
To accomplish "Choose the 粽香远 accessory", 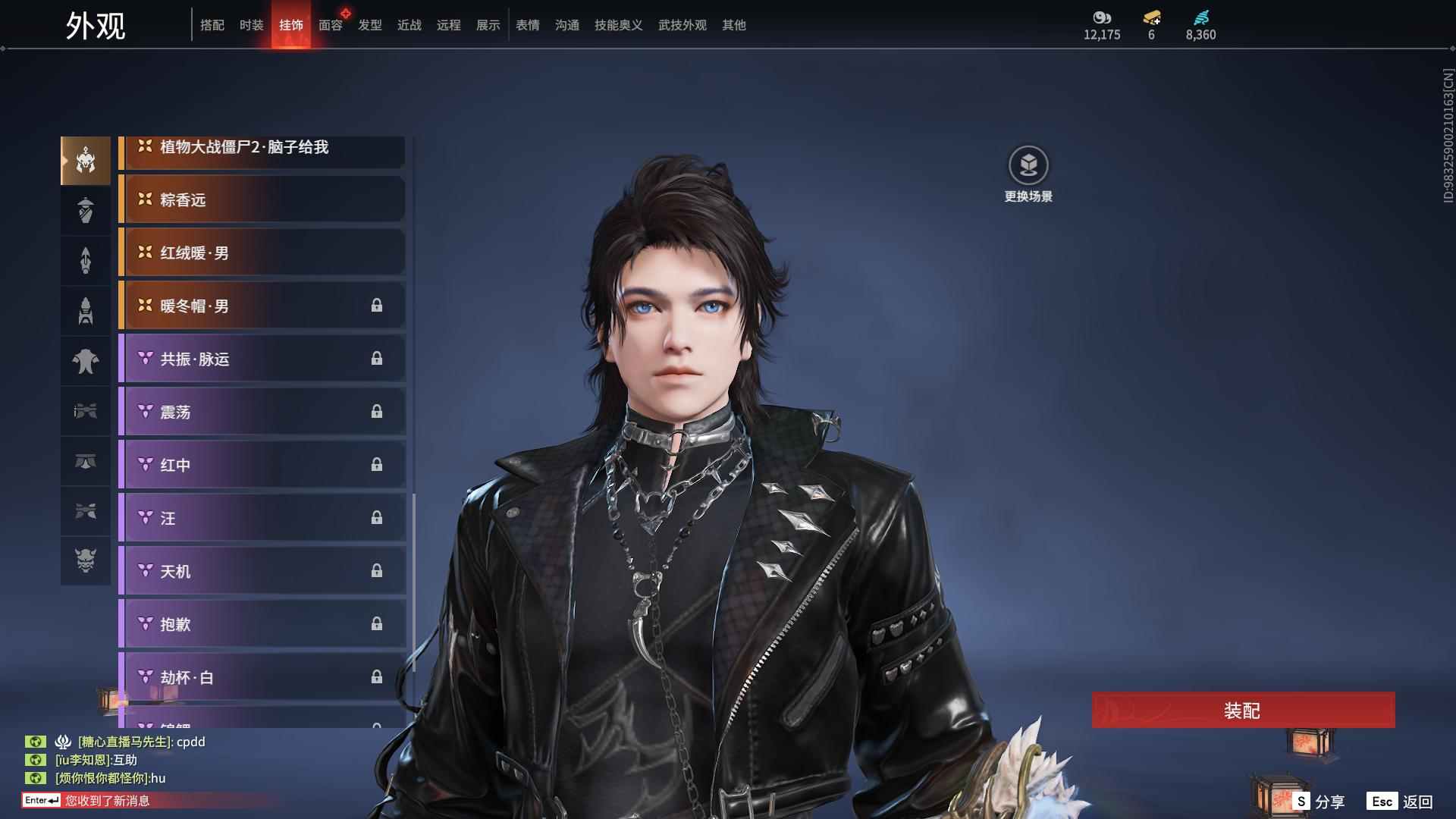I will tap(262, 199).
